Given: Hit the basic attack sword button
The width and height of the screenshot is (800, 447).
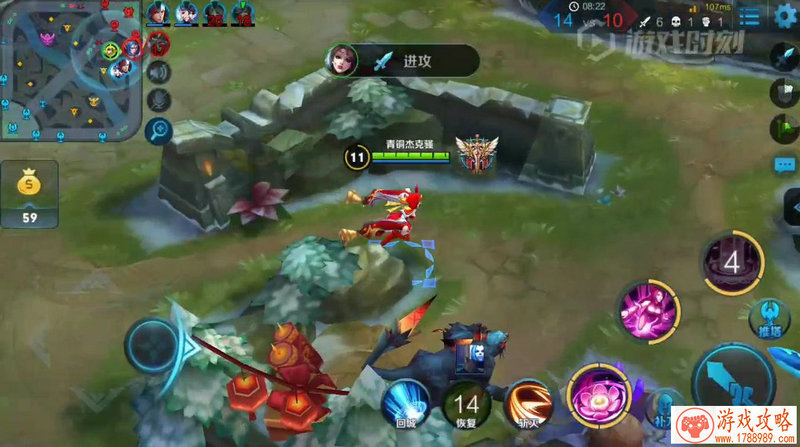Looking at the screenshot, I should pos(732,381).
